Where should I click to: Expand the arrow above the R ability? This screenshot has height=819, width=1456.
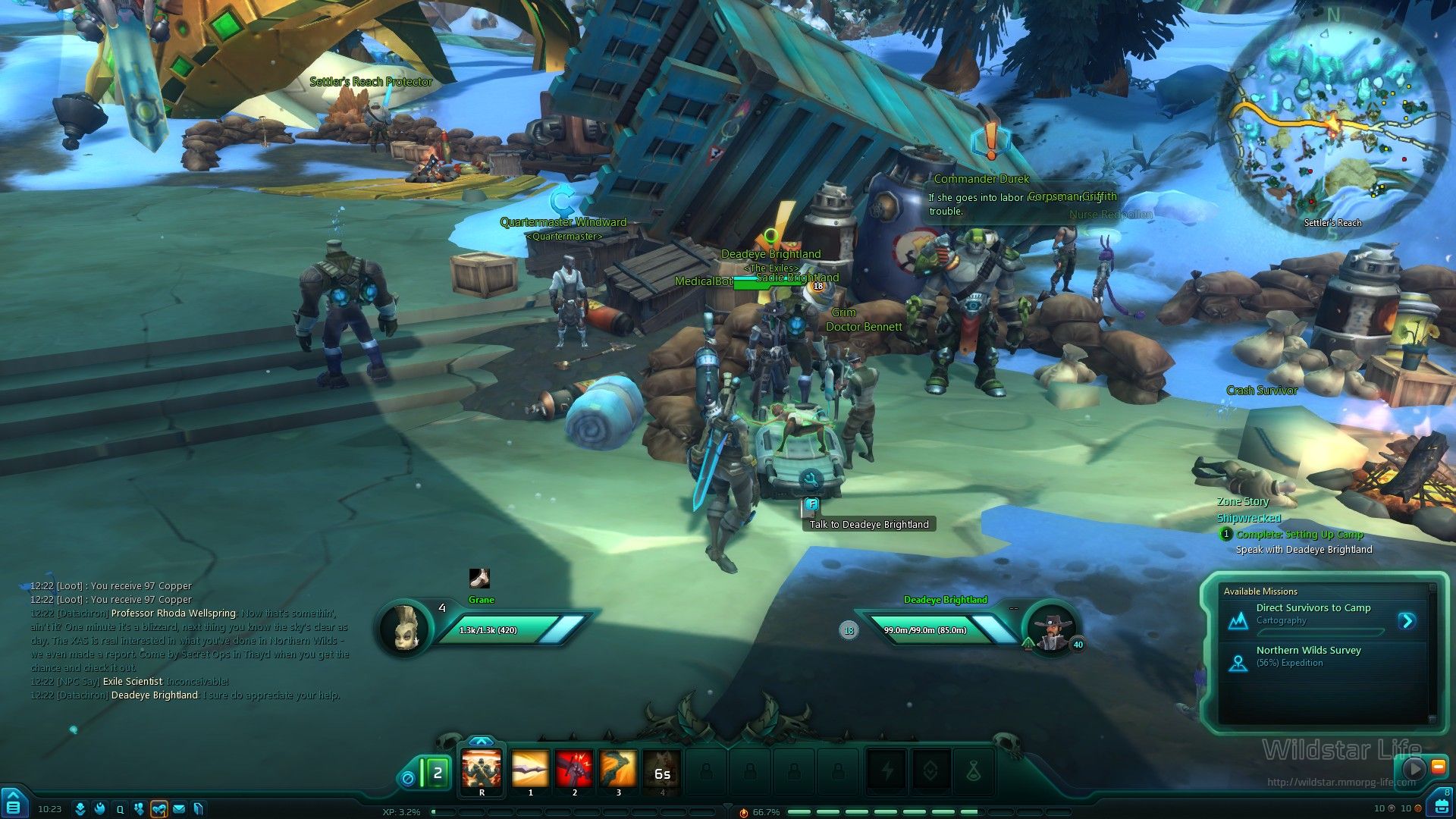pos(482,741)
